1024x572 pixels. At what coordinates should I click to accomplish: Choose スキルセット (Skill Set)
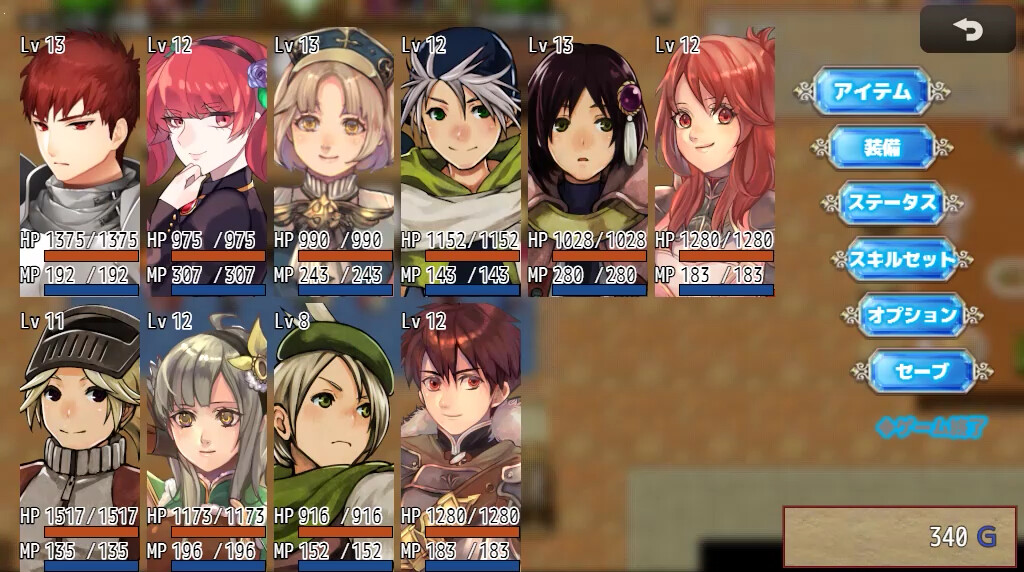click(x=903, y=259)
